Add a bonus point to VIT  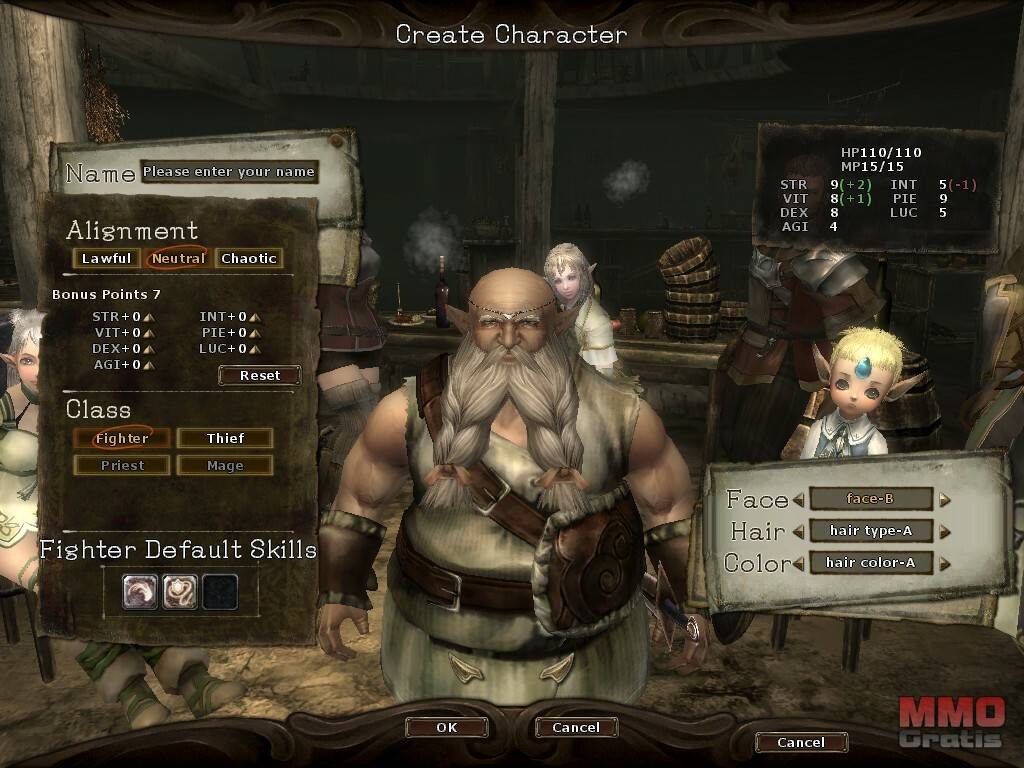click(x=149, y=333)
